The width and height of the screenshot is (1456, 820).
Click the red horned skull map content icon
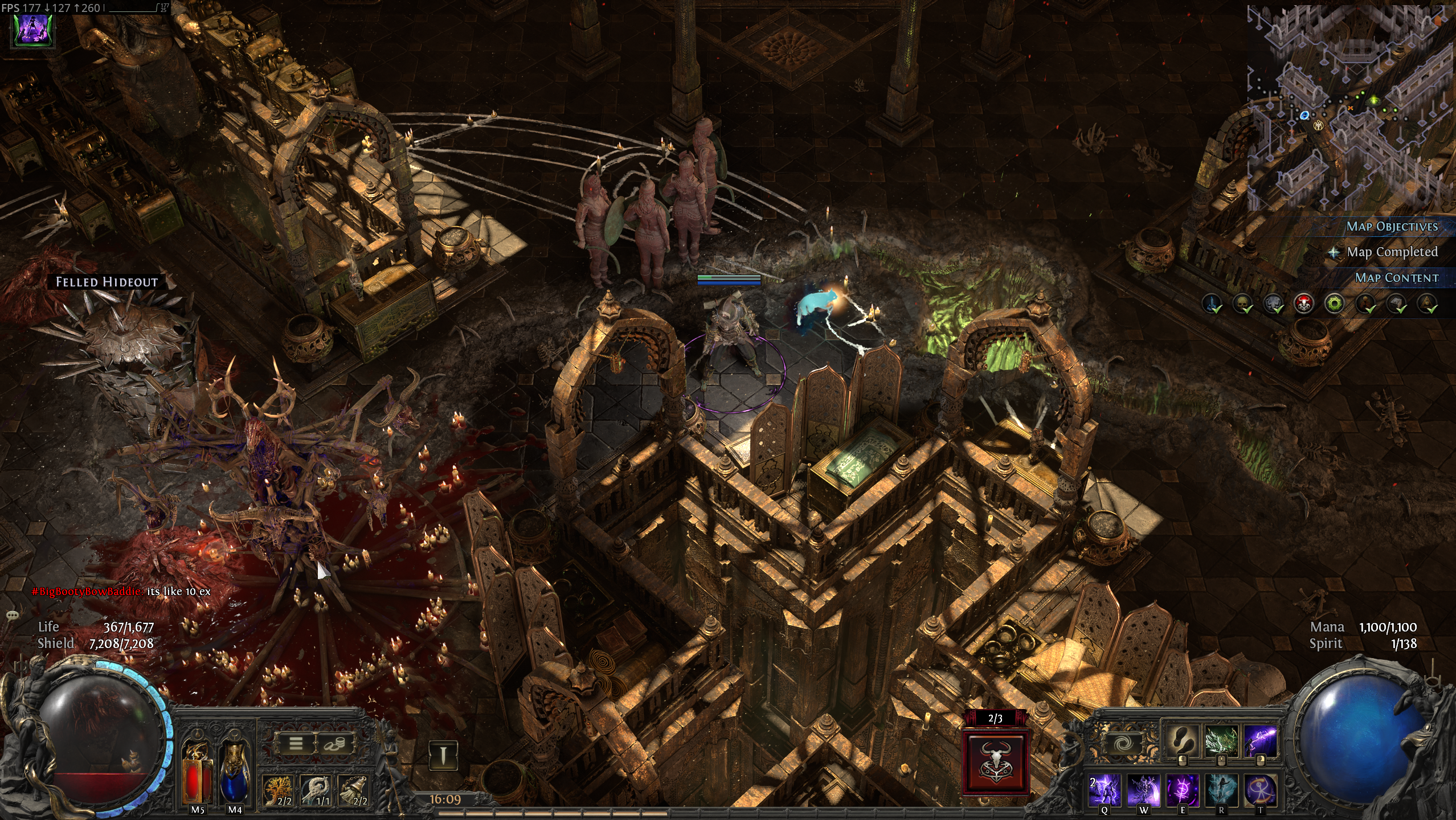1304,304
